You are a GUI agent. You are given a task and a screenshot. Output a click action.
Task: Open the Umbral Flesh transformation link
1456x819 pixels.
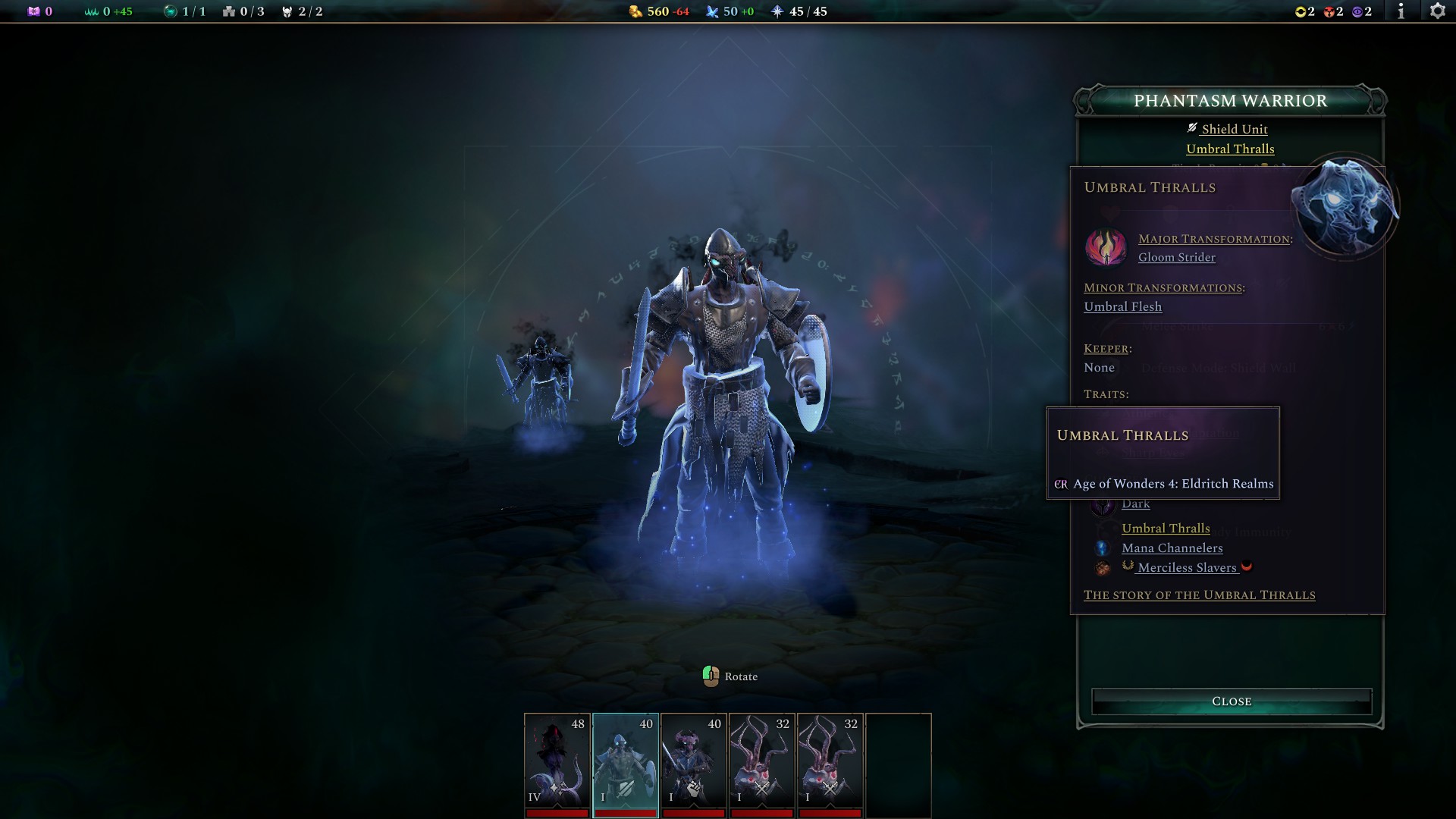1122,306
